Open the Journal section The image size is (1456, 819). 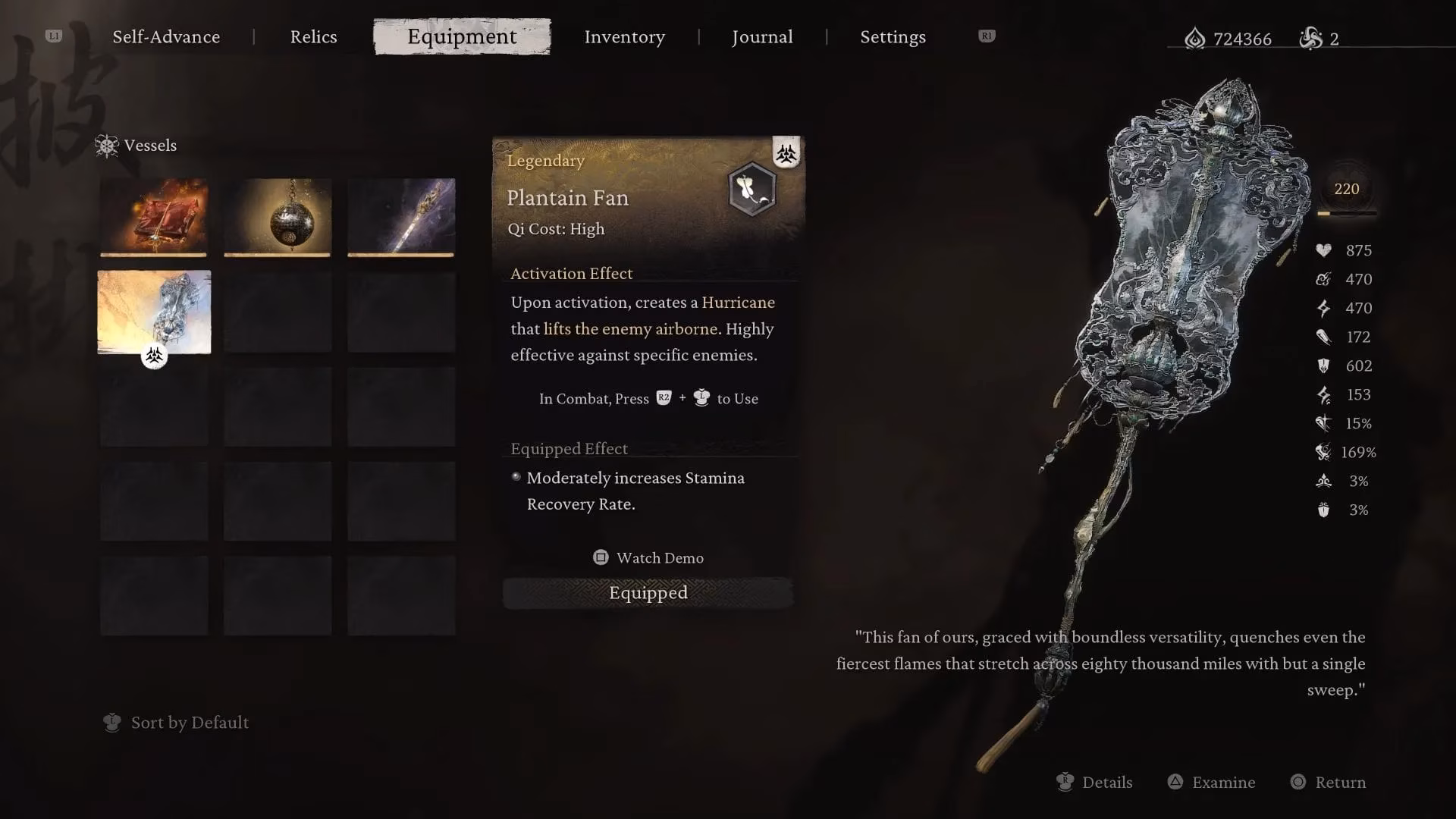click(x=761, y=36)
